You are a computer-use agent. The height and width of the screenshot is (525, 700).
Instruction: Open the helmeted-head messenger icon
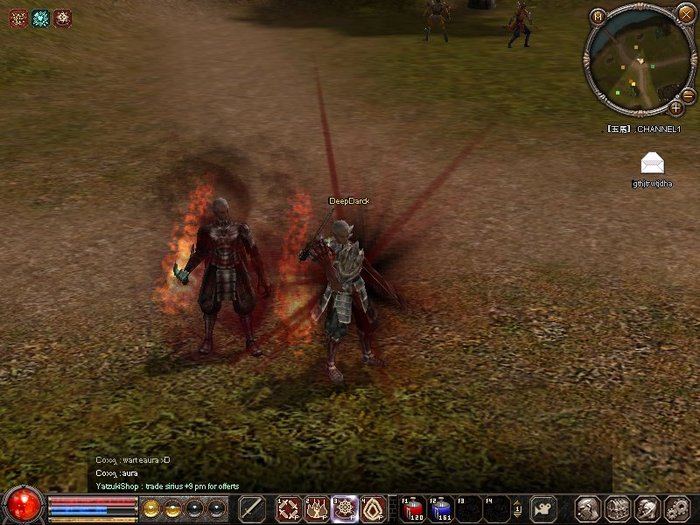point(647,507)
